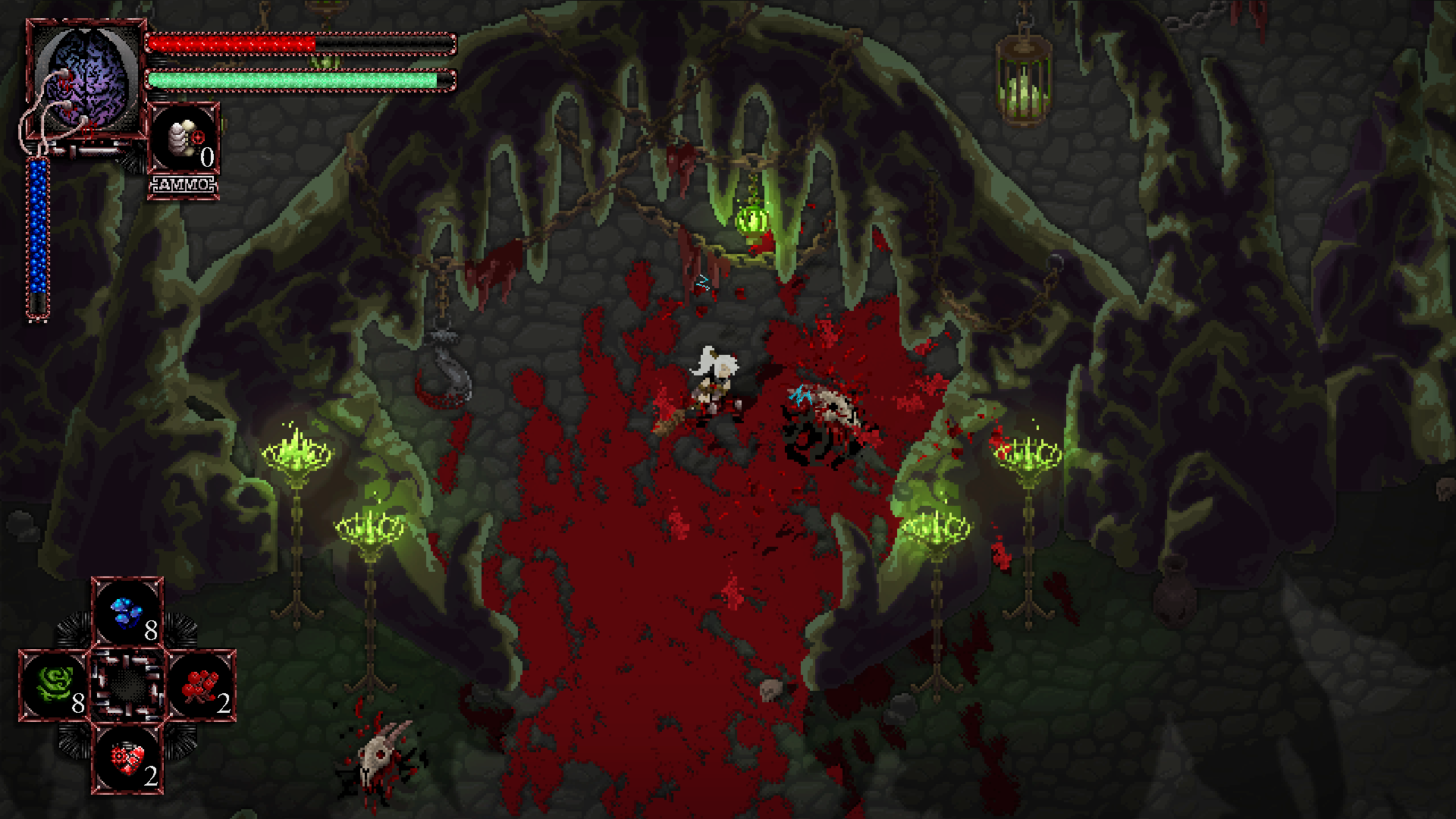Click the purple brain portrait

click(x=86, y=79)
